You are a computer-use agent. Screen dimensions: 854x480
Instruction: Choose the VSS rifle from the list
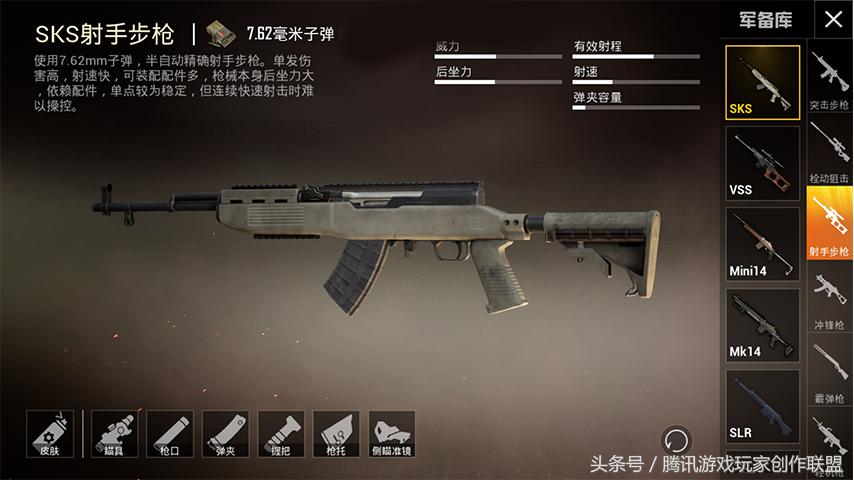pyautogui.click(x=762, y=162)
